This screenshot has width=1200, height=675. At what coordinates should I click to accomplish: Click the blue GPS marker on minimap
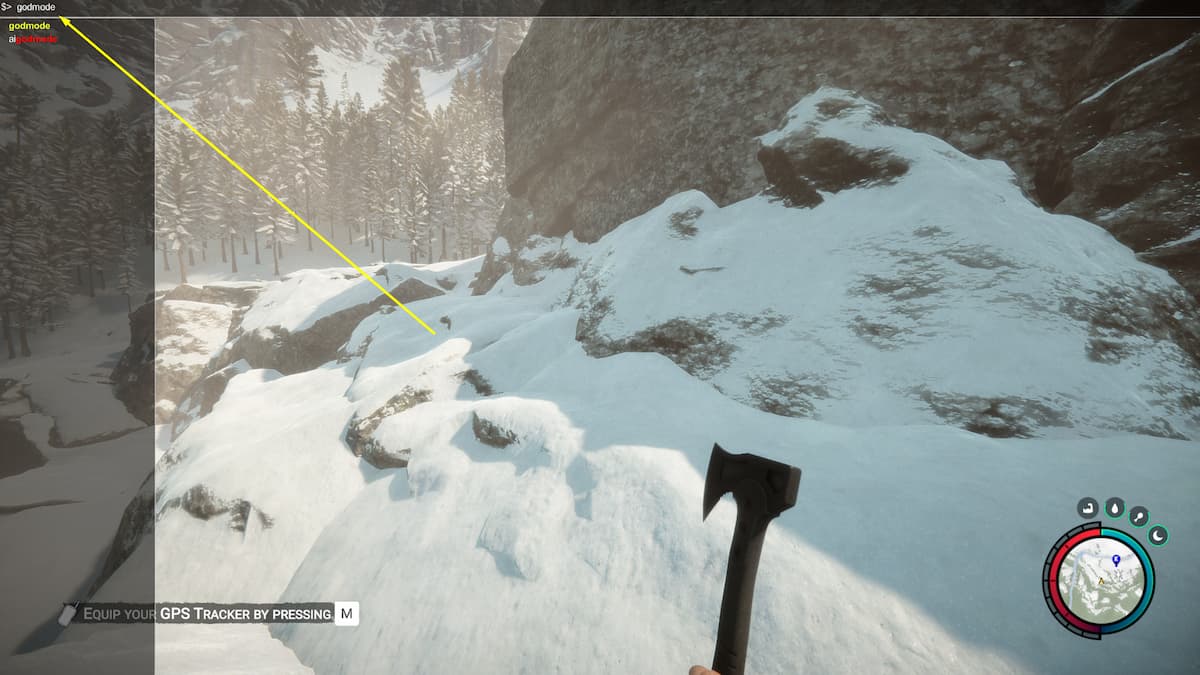[1115, 559]
